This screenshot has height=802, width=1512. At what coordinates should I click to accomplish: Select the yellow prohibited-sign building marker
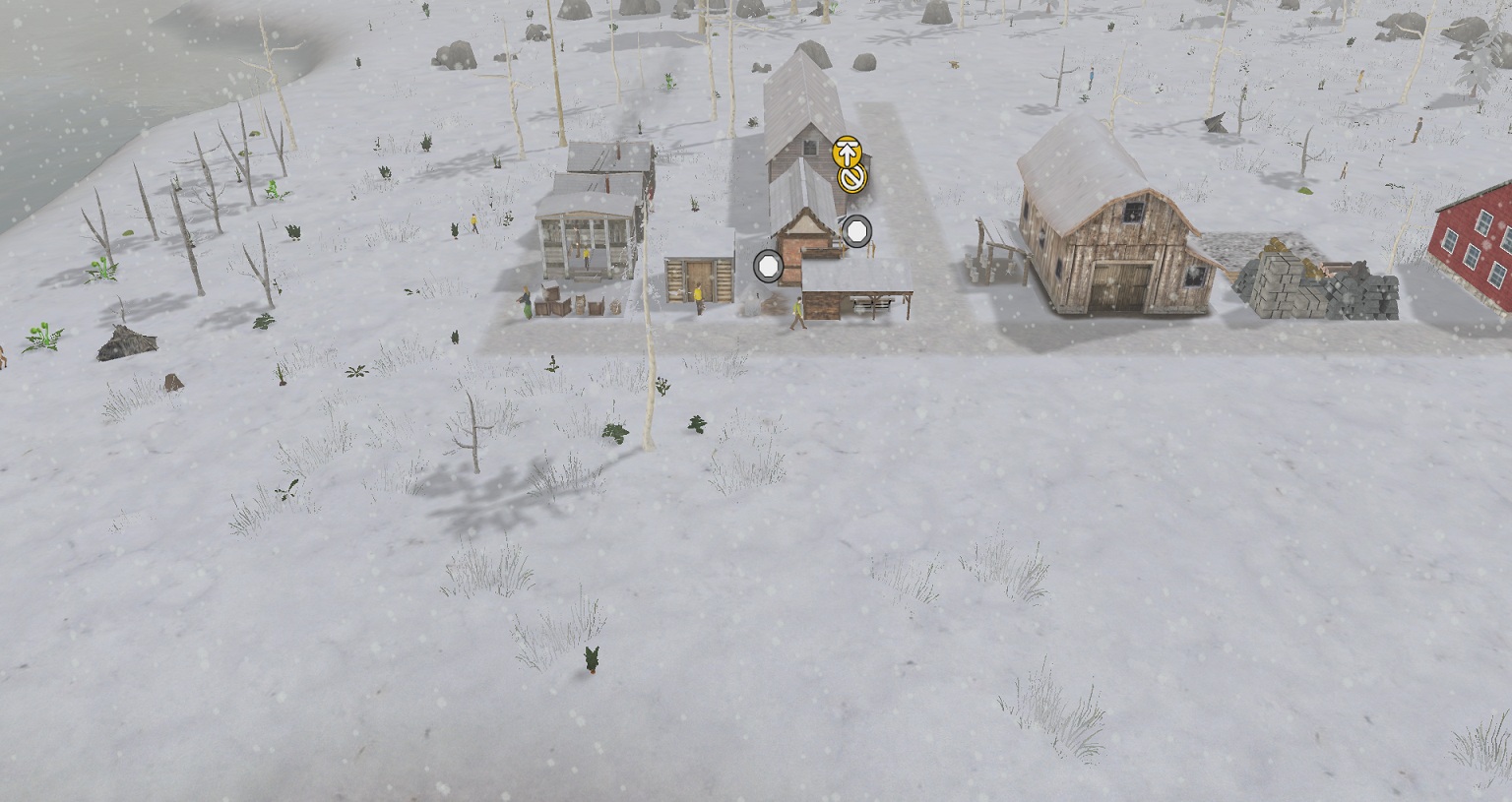(851, 178)
